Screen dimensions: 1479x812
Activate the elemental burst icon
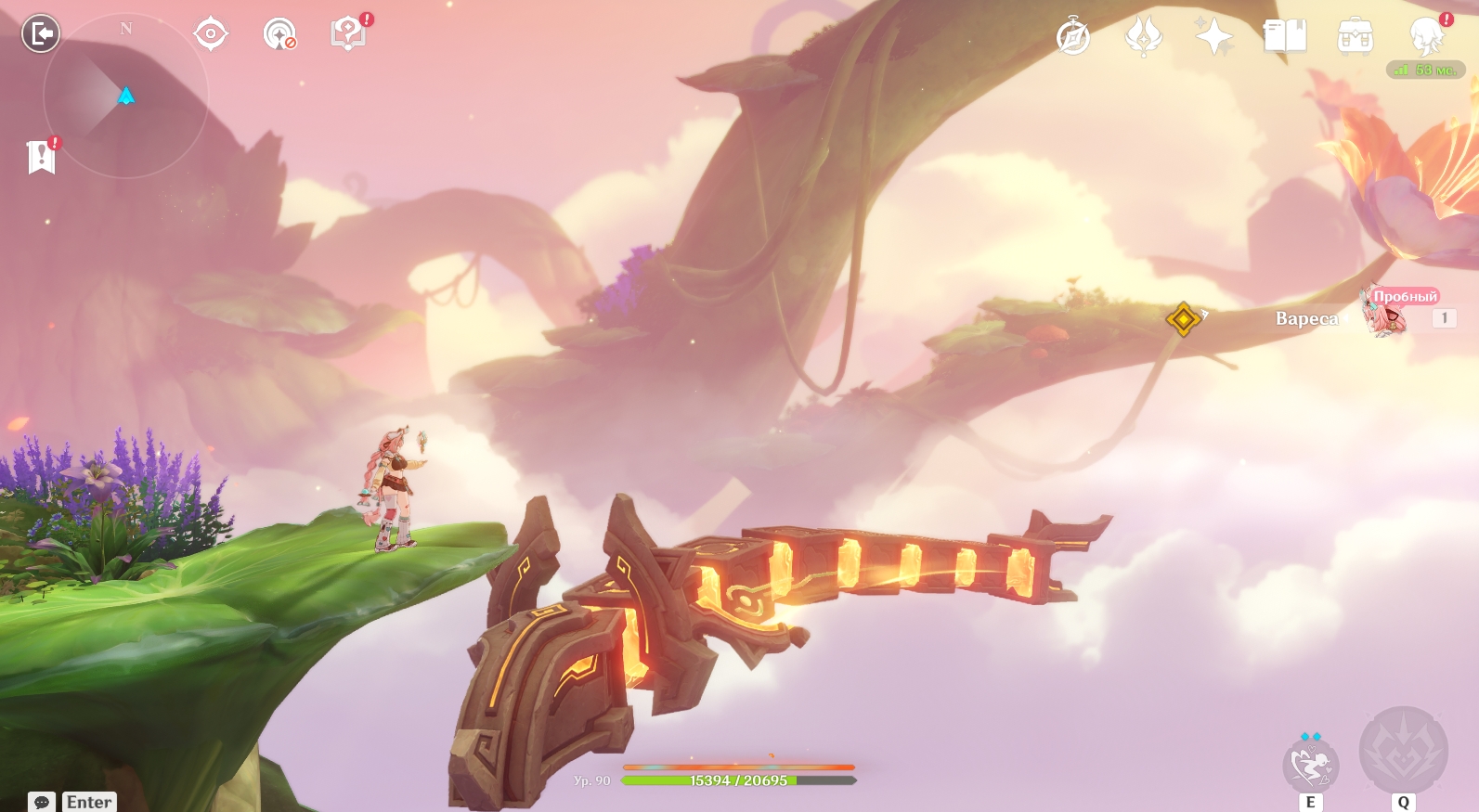click(1403, 752)
